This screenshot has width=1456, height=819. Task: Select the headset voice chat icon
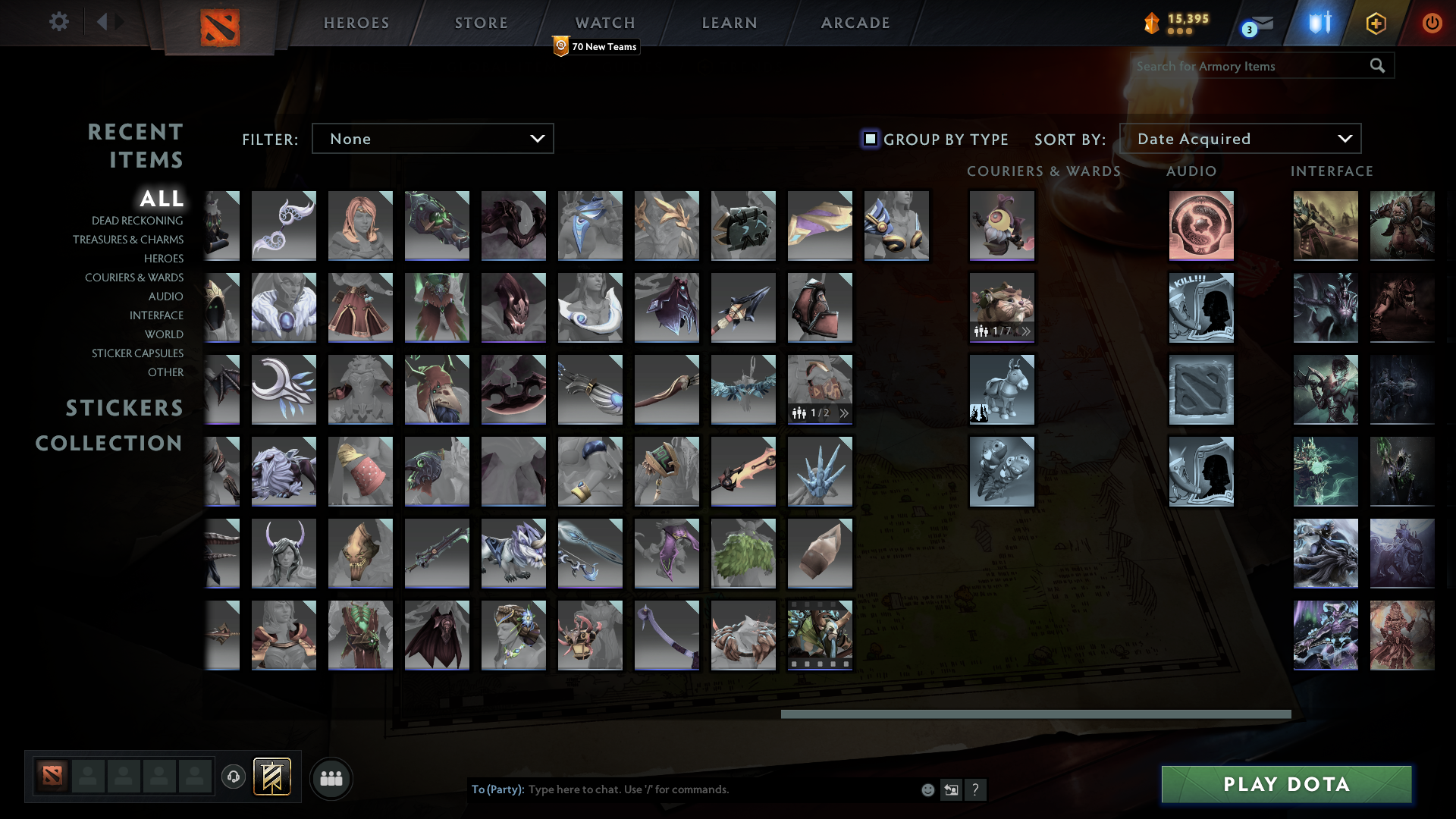[x=234, y=777]
